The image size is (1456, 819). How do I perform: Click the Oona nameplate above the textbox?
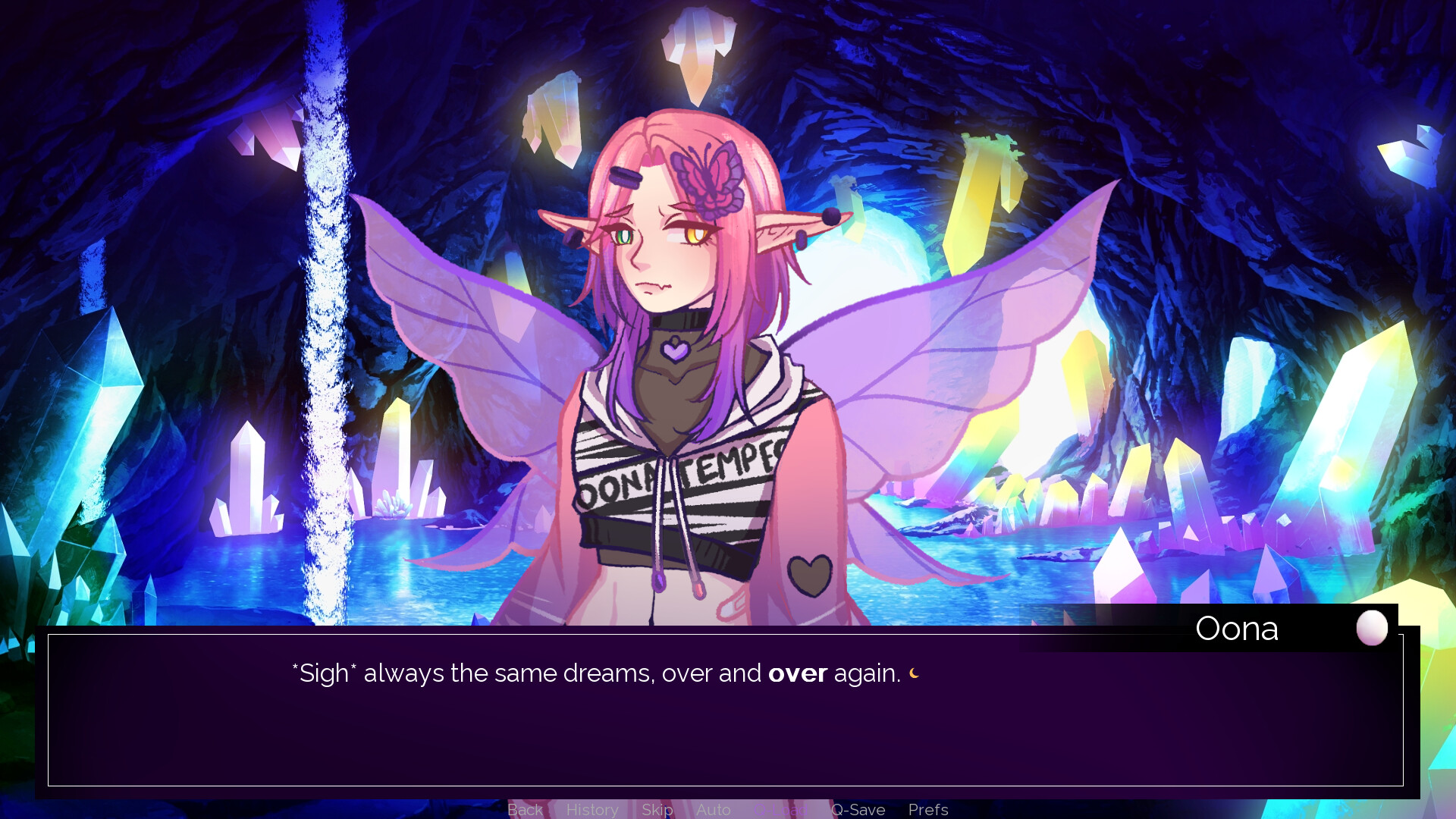tap(1238, 628)
